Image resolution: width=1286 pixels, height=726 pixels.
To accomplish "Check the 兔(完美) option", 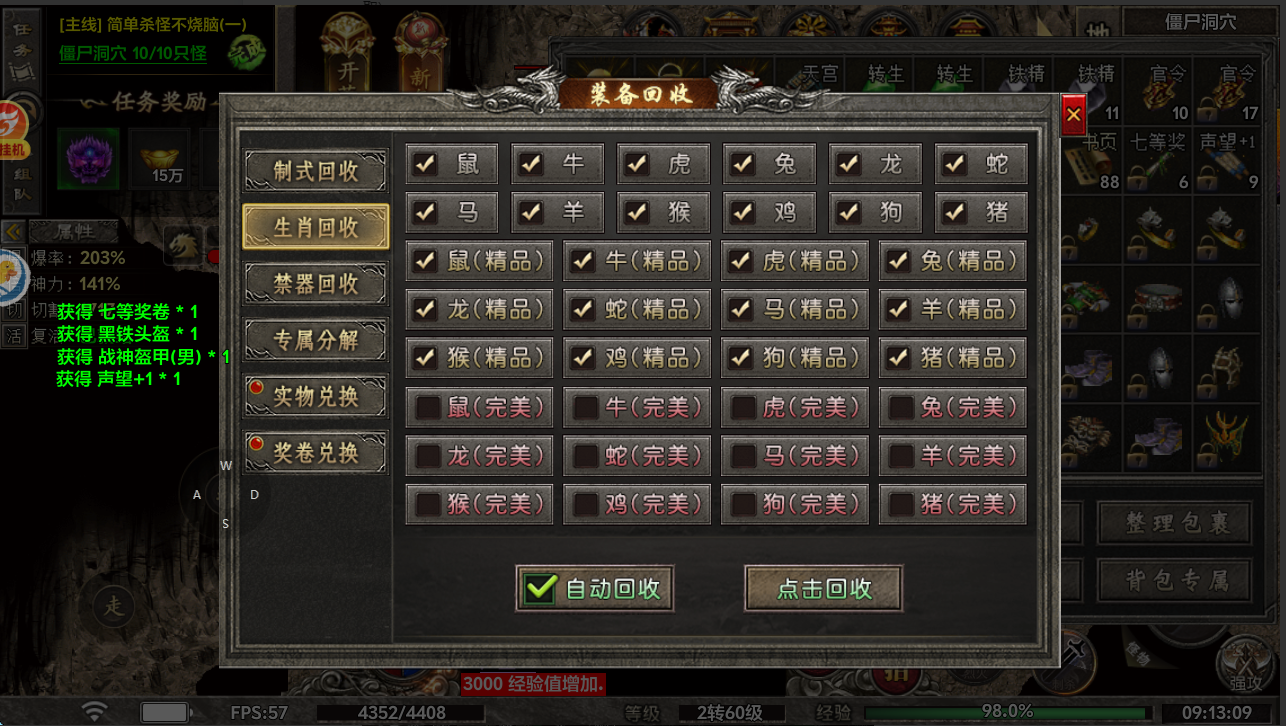I will point(901,407).
